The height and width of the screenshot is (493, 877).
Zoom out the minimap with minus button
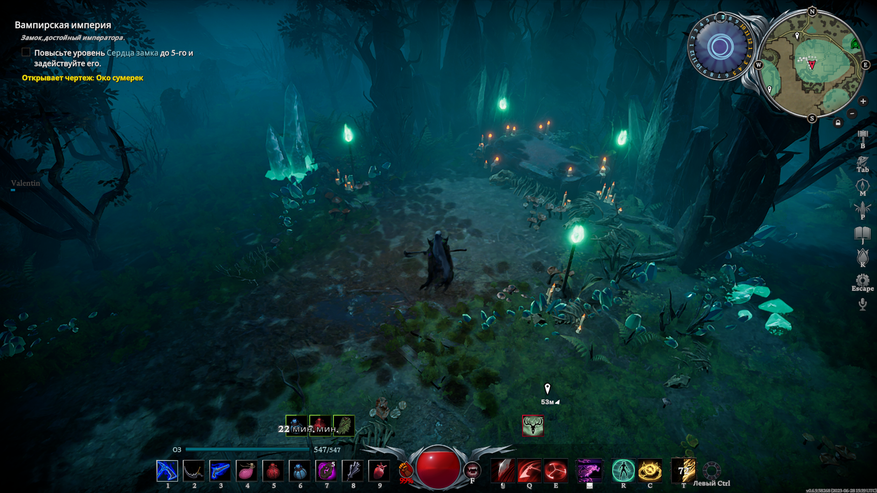pos(852,114)
